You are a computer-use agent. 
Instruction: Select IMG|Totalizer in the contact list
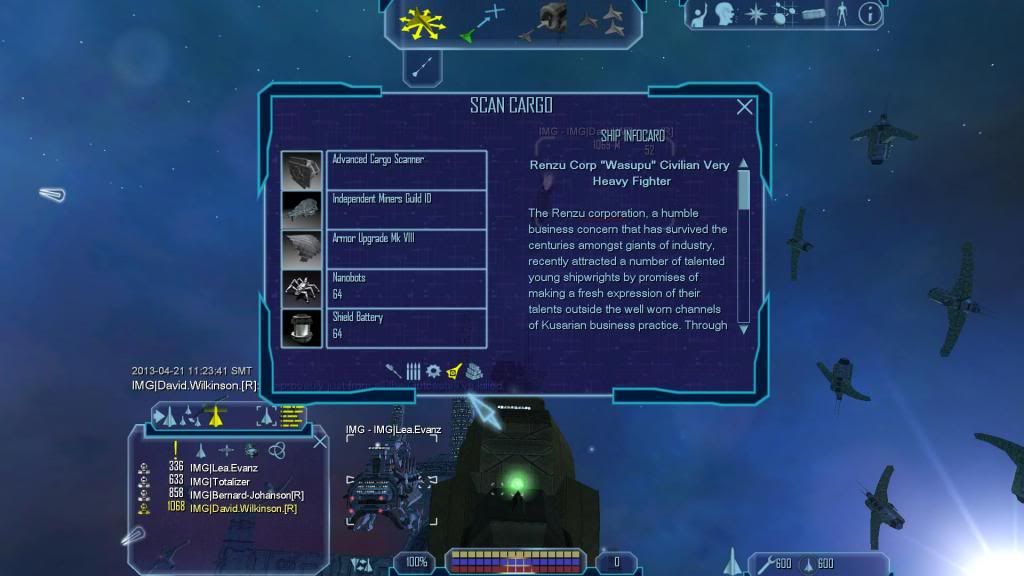(220, 482)
